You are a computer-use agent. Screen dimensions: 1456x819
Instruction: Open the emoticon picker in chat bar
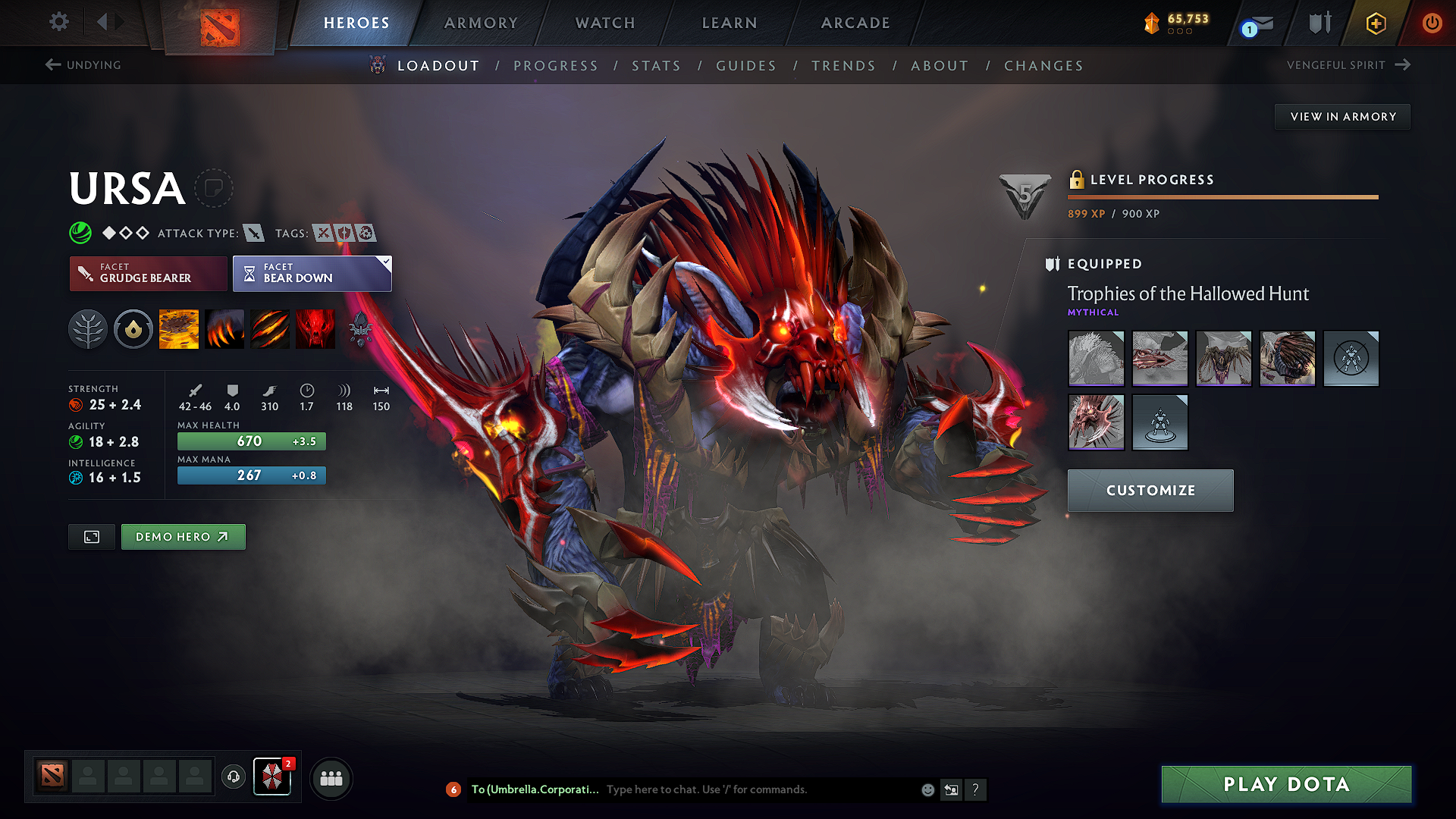click(927, 789)
